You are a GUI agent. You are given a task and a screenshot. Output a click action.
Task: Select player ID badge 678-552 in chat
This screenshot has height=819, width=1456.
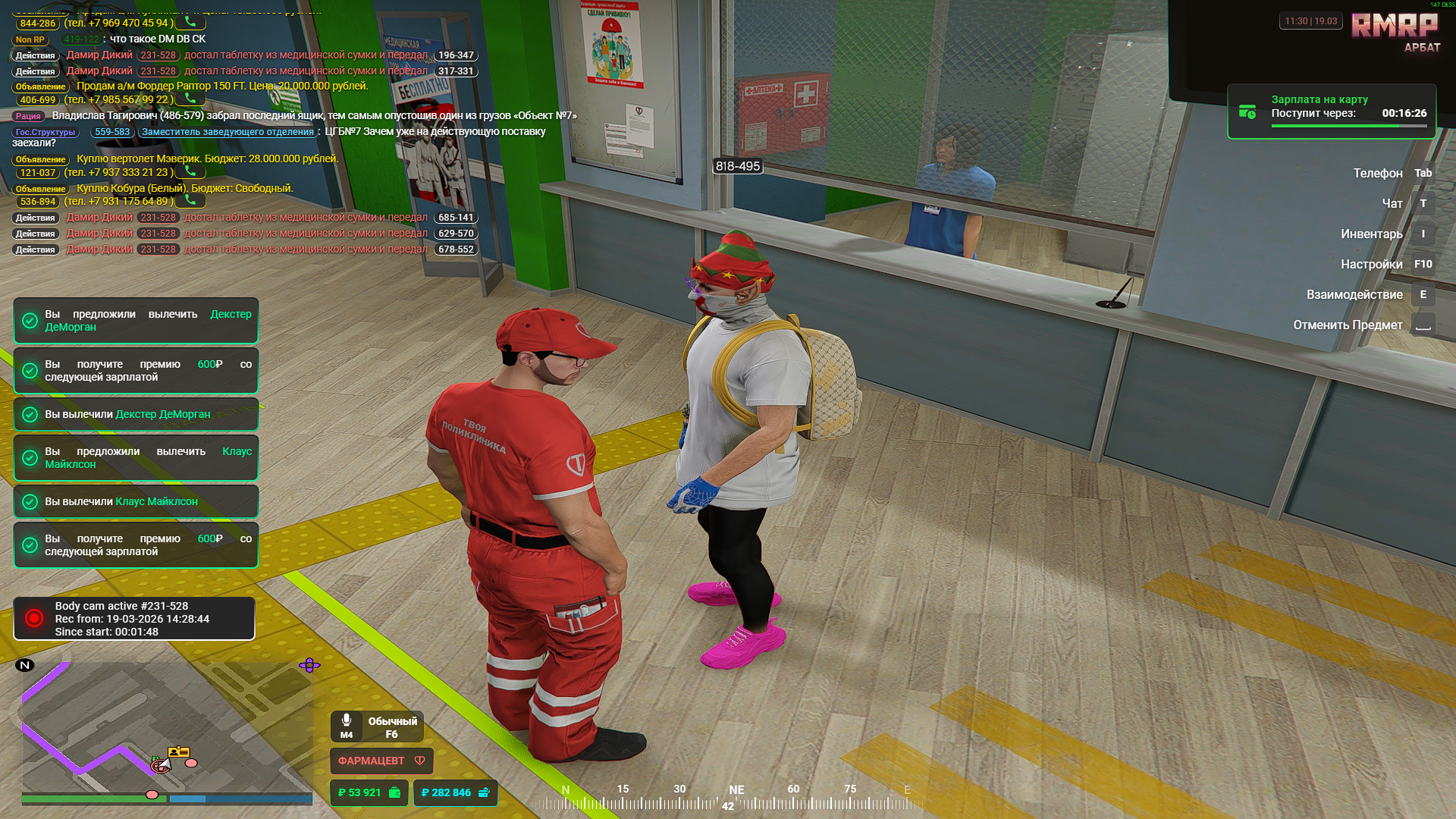456,249
